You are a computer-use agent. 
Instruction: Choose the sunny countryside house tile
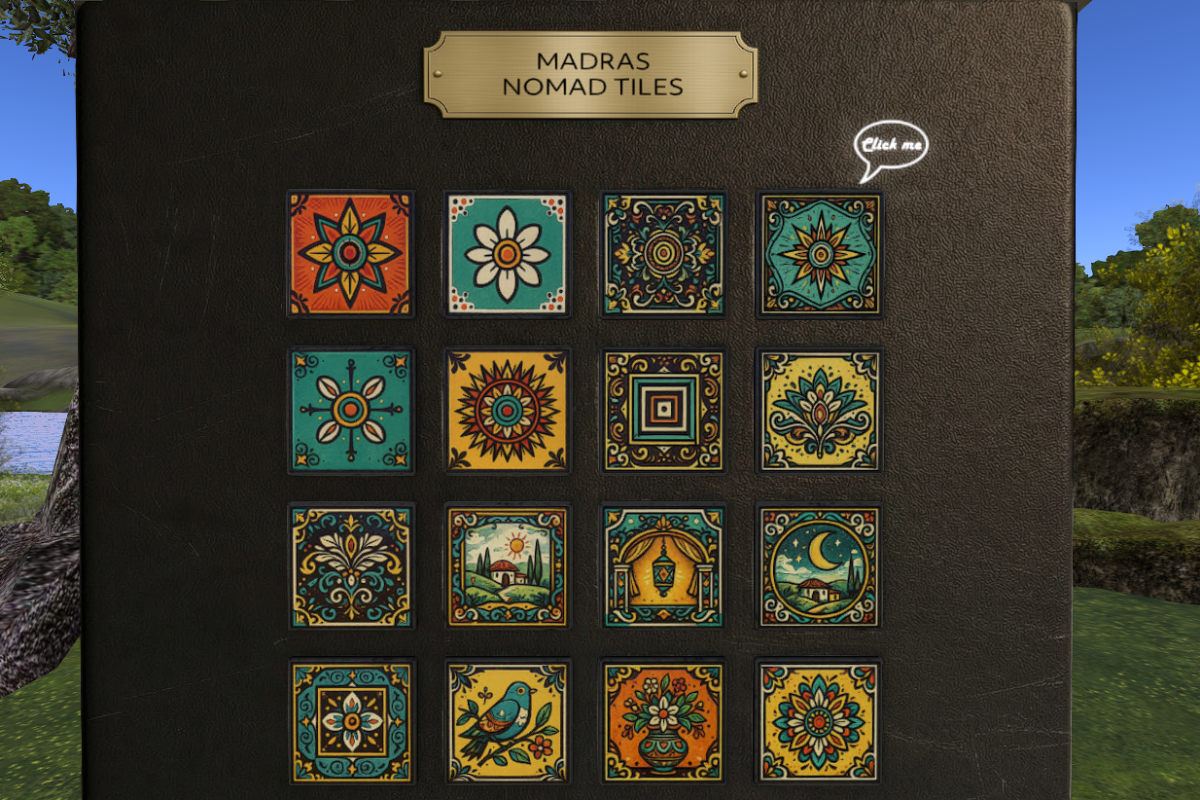(x=507, y=566)
